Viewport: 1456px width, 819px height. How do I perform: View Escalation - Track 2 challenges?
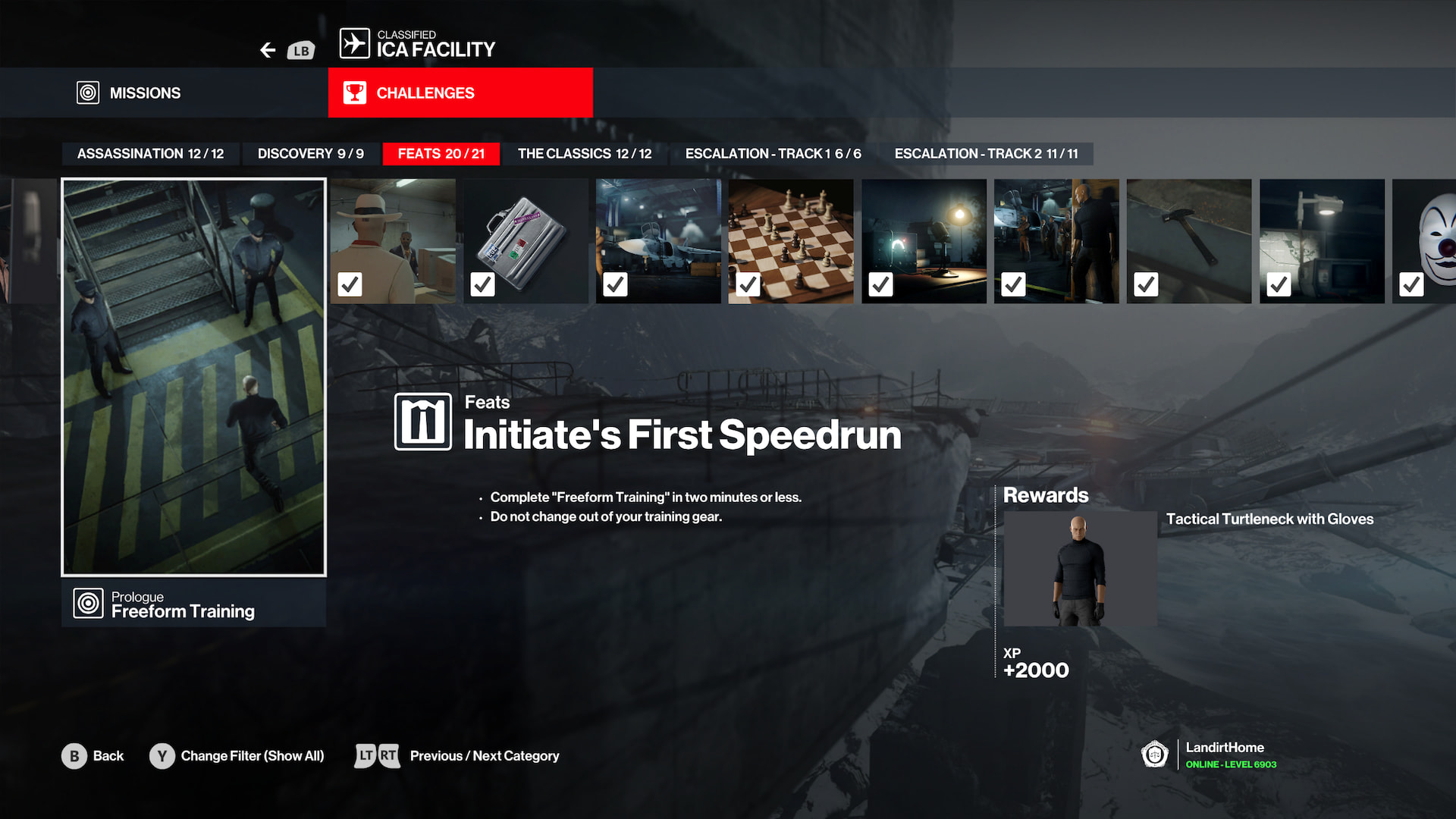[x=985, y=154]
